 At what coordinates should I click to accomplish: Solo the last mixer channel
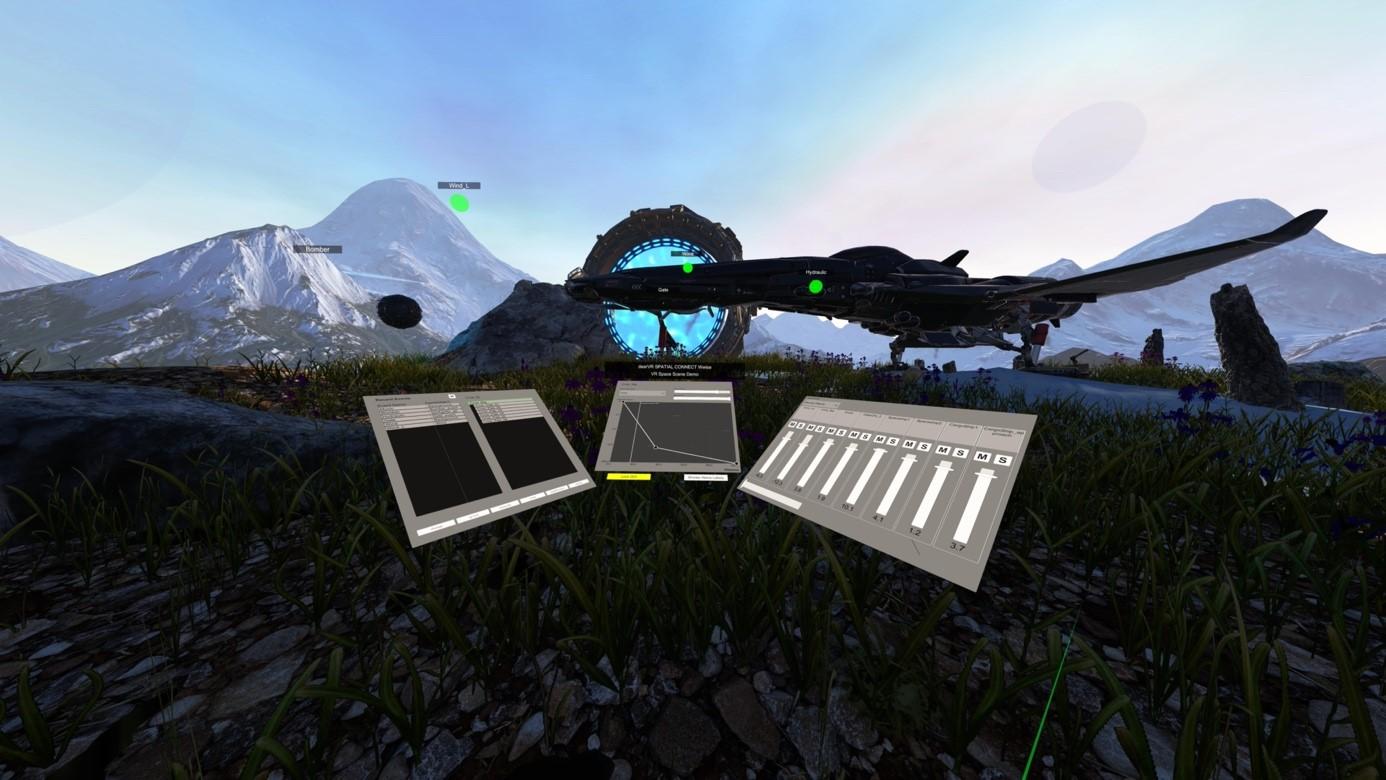point(1003,460)
